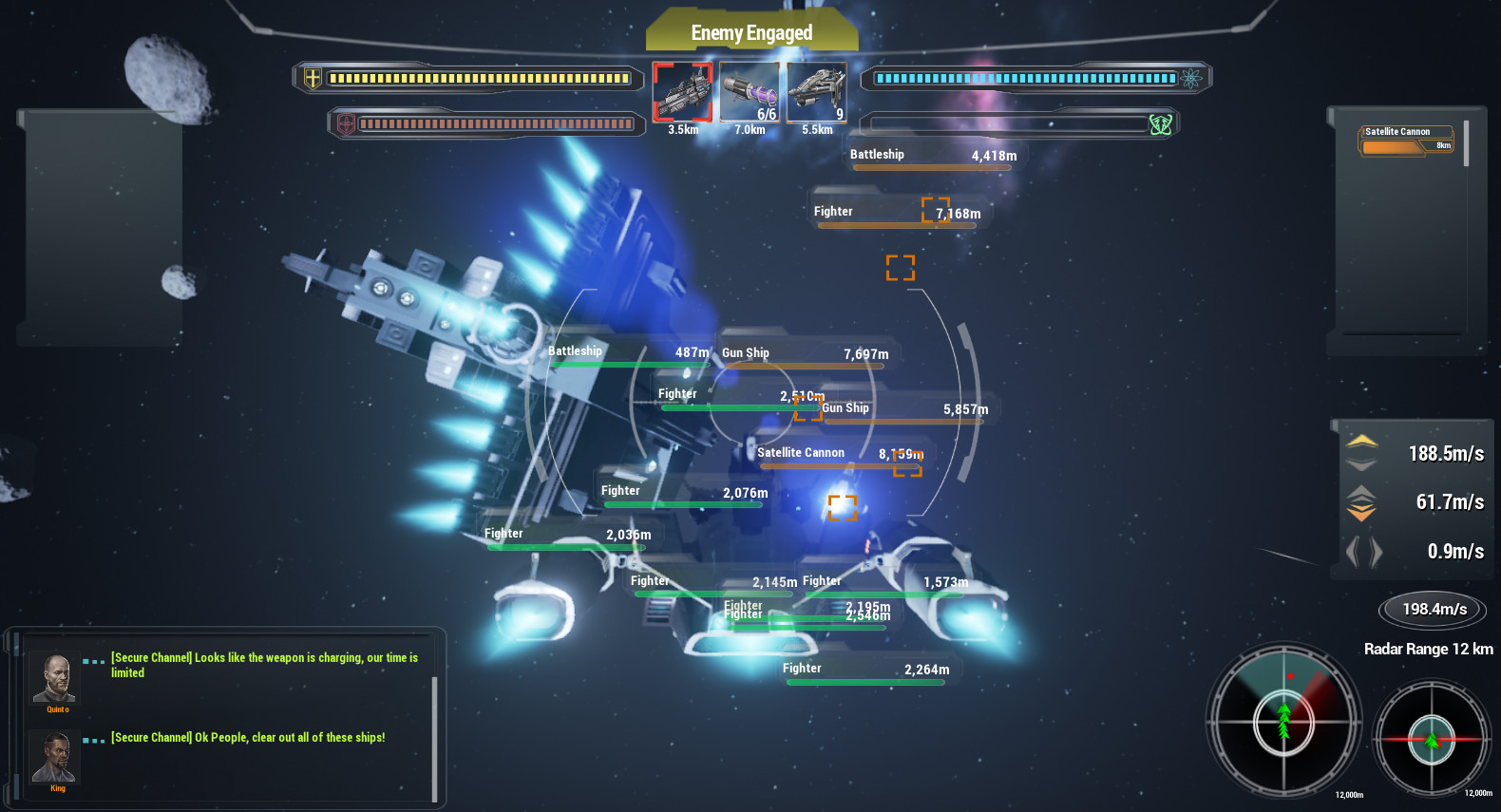Click the atom icon at the energy bar's end
The height and width of the screenshot is (812, 1501).
pos(1190,80)
